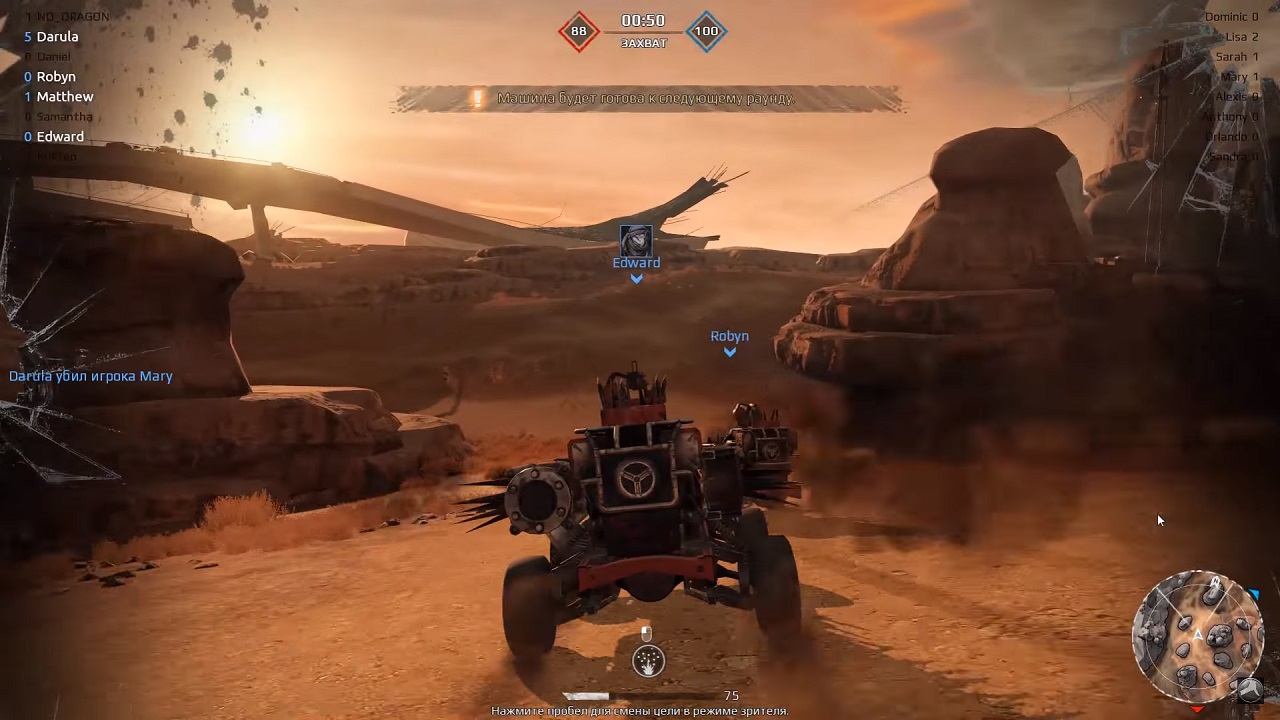Select Darula in the team list
Viewport: 1280px width, 720px height.
tap(57, 37)
